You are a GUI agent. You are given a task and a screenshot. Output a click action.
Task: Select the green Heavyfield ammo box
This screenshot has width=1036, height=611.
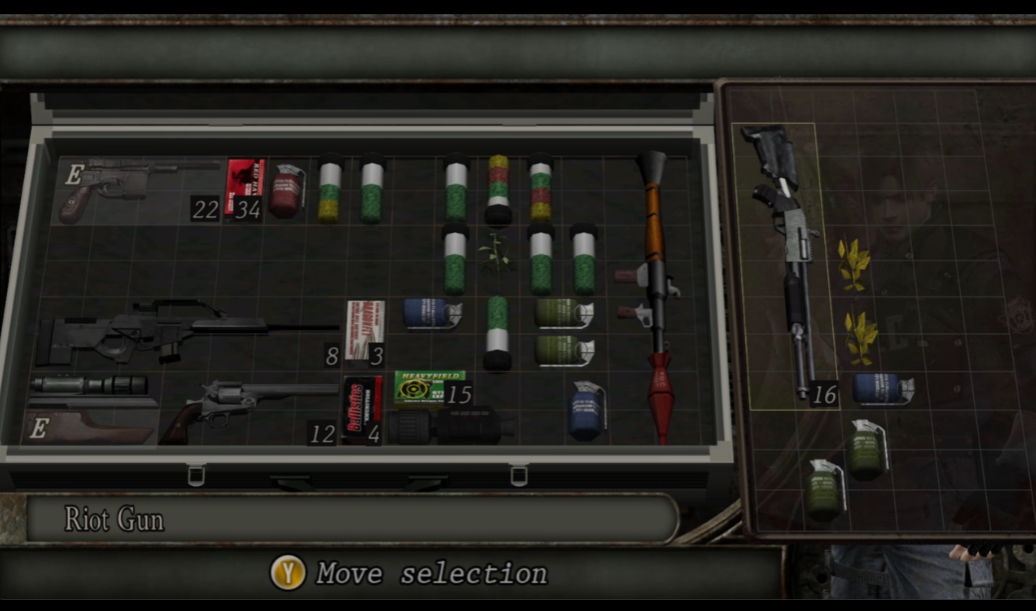click(x=428, y=384)
